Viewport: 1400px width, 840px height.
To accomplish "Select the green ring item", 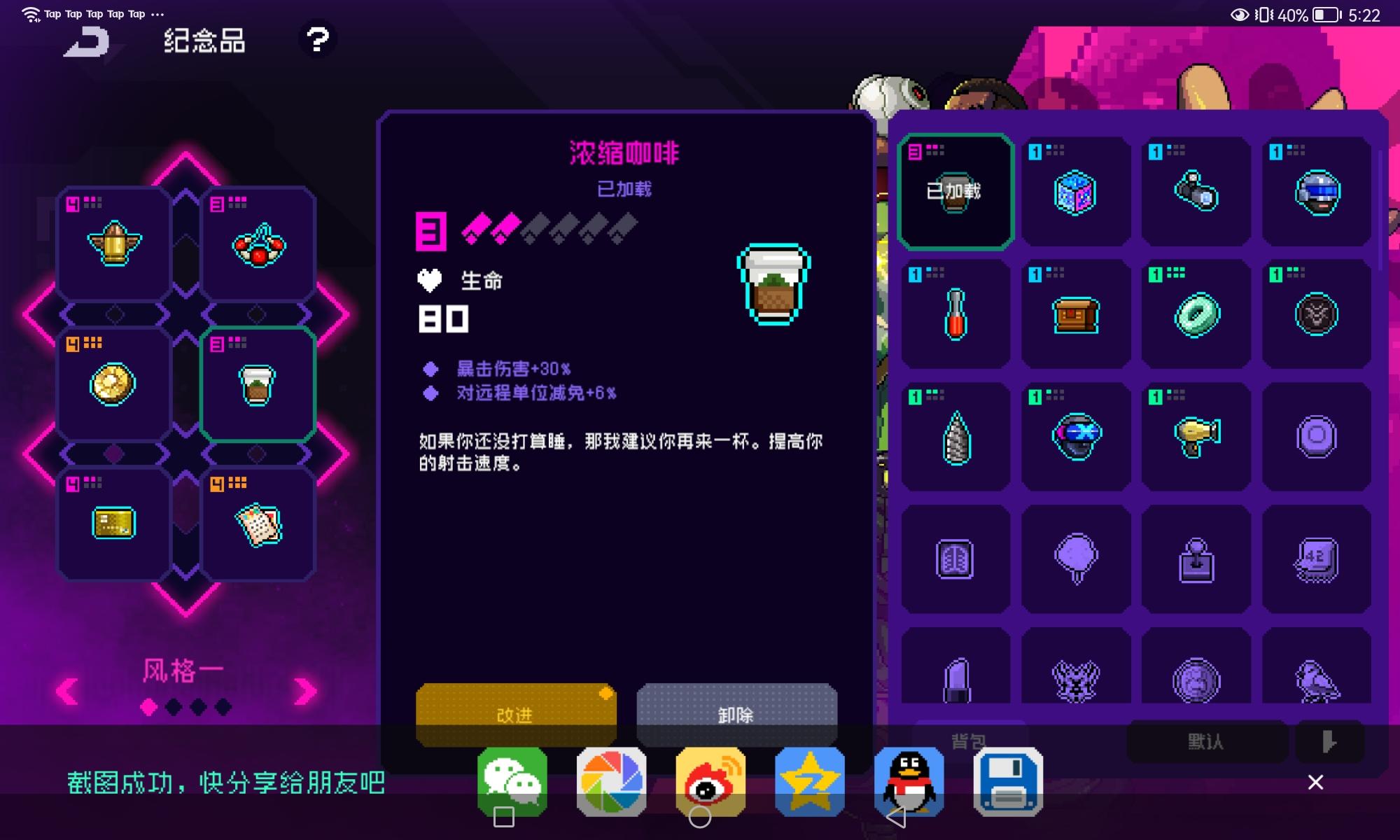I will (1196, 314).
